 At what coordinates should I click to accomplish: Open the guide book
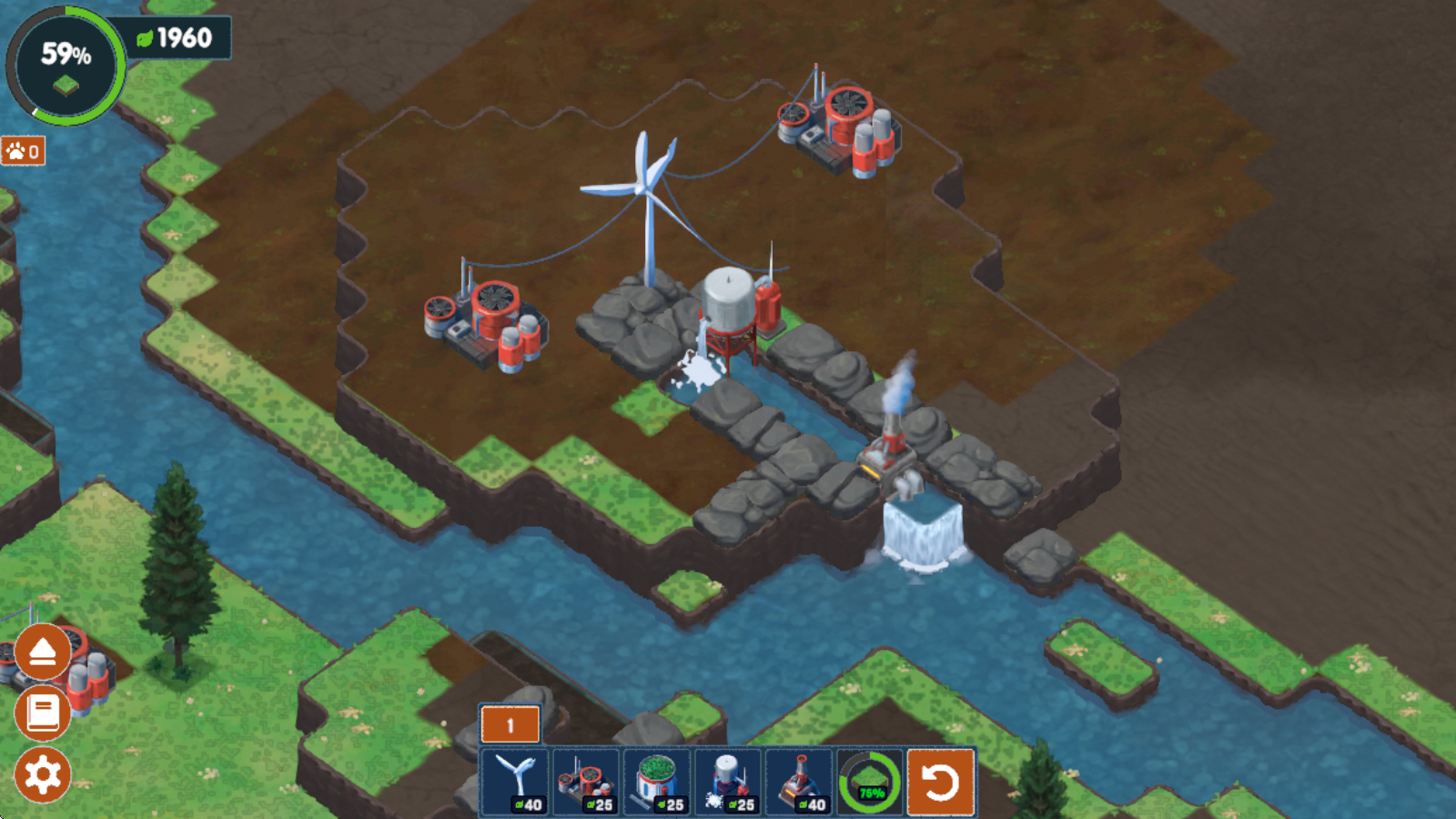point(43,713)
